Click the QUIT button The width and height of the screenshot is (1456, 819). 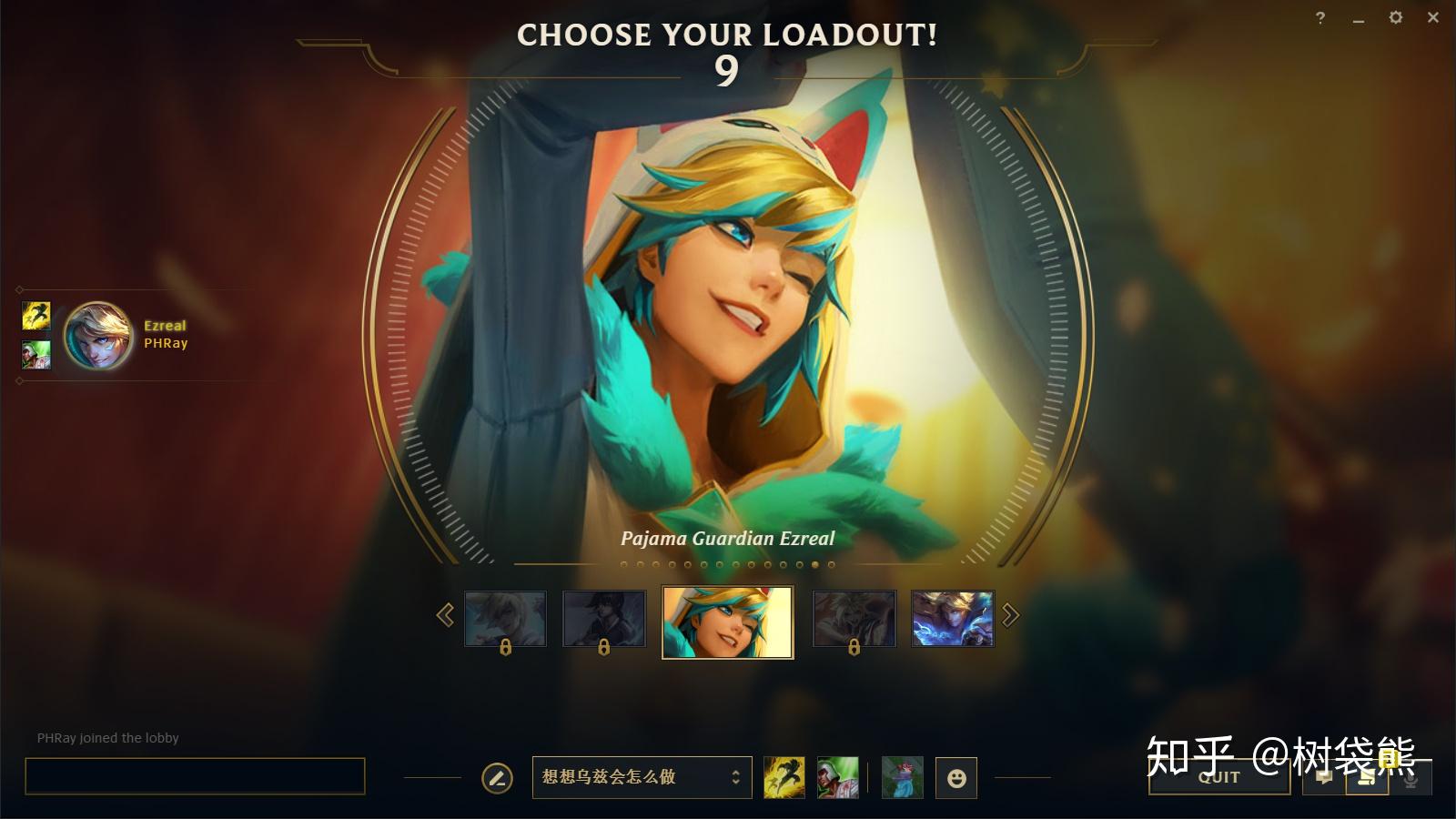pos(1218,777)
